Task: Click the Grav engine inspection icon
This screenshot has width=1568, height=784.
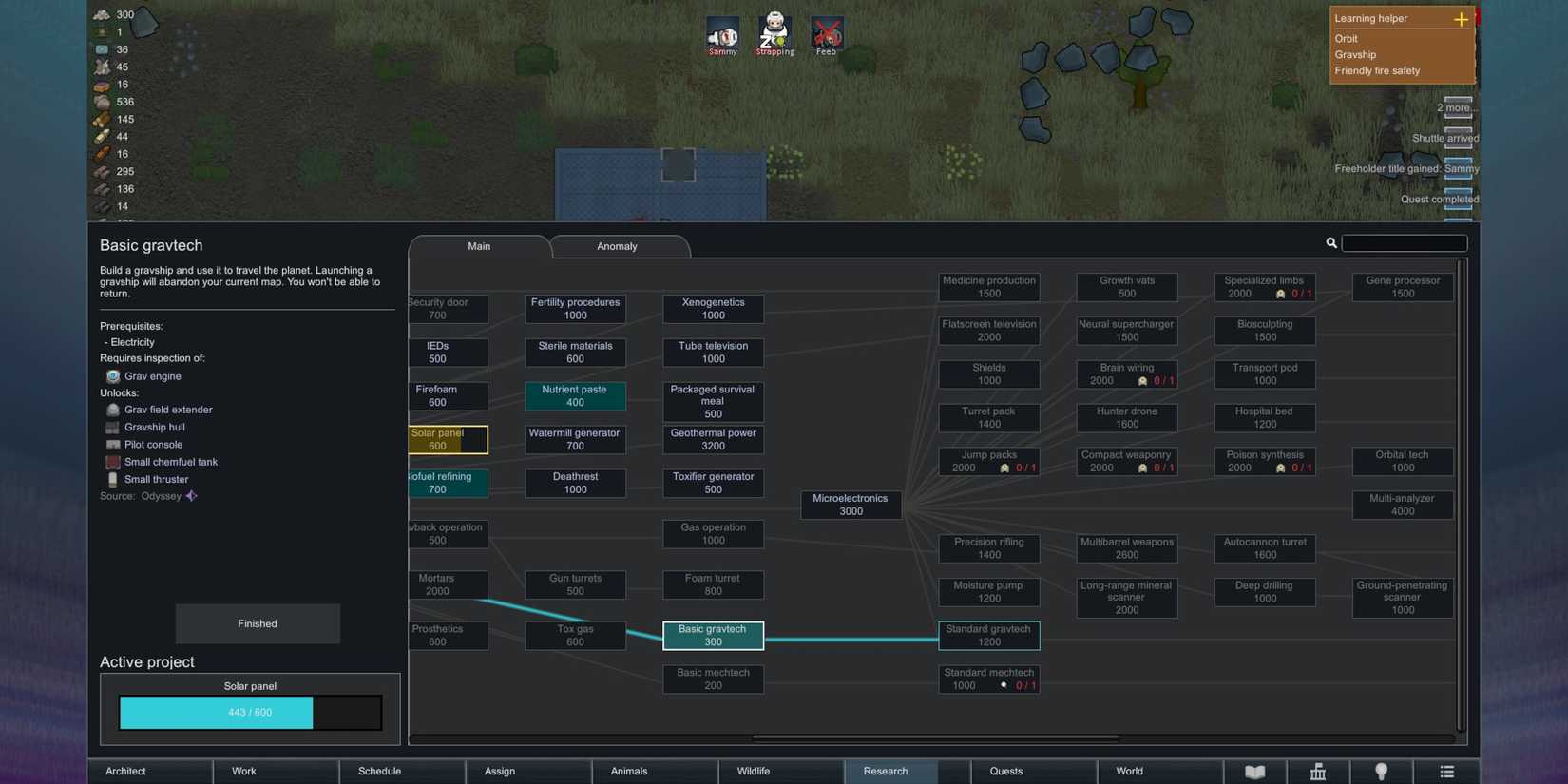Action: [112, 375]
